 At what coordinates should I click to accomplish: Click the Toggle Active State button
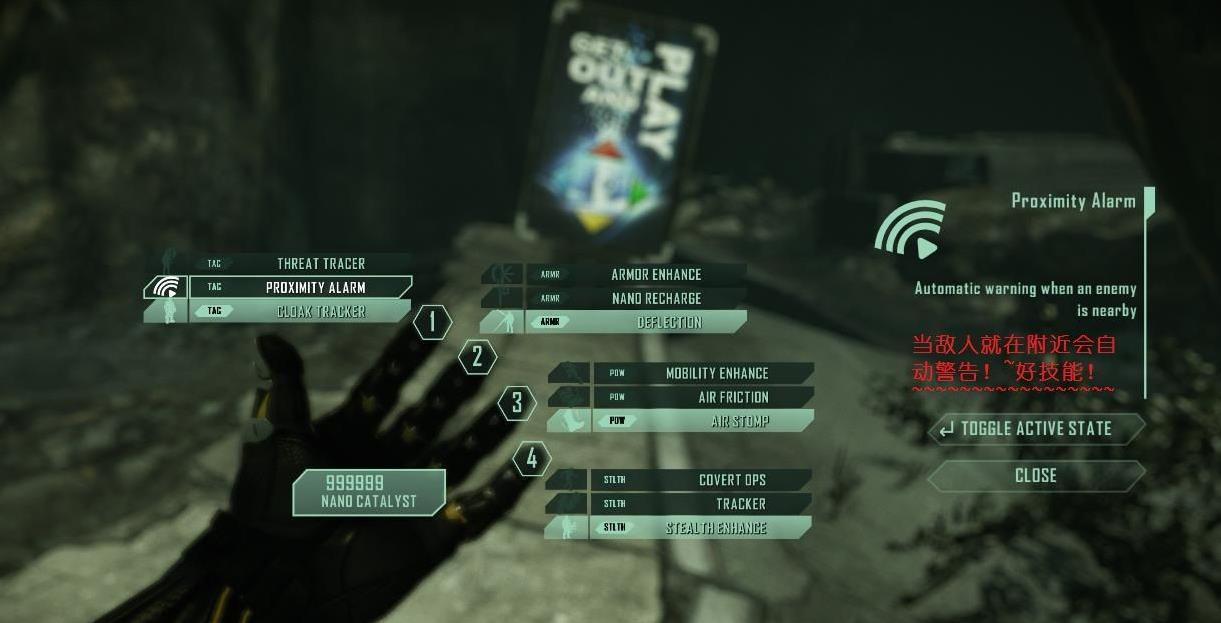[1035, 429]
